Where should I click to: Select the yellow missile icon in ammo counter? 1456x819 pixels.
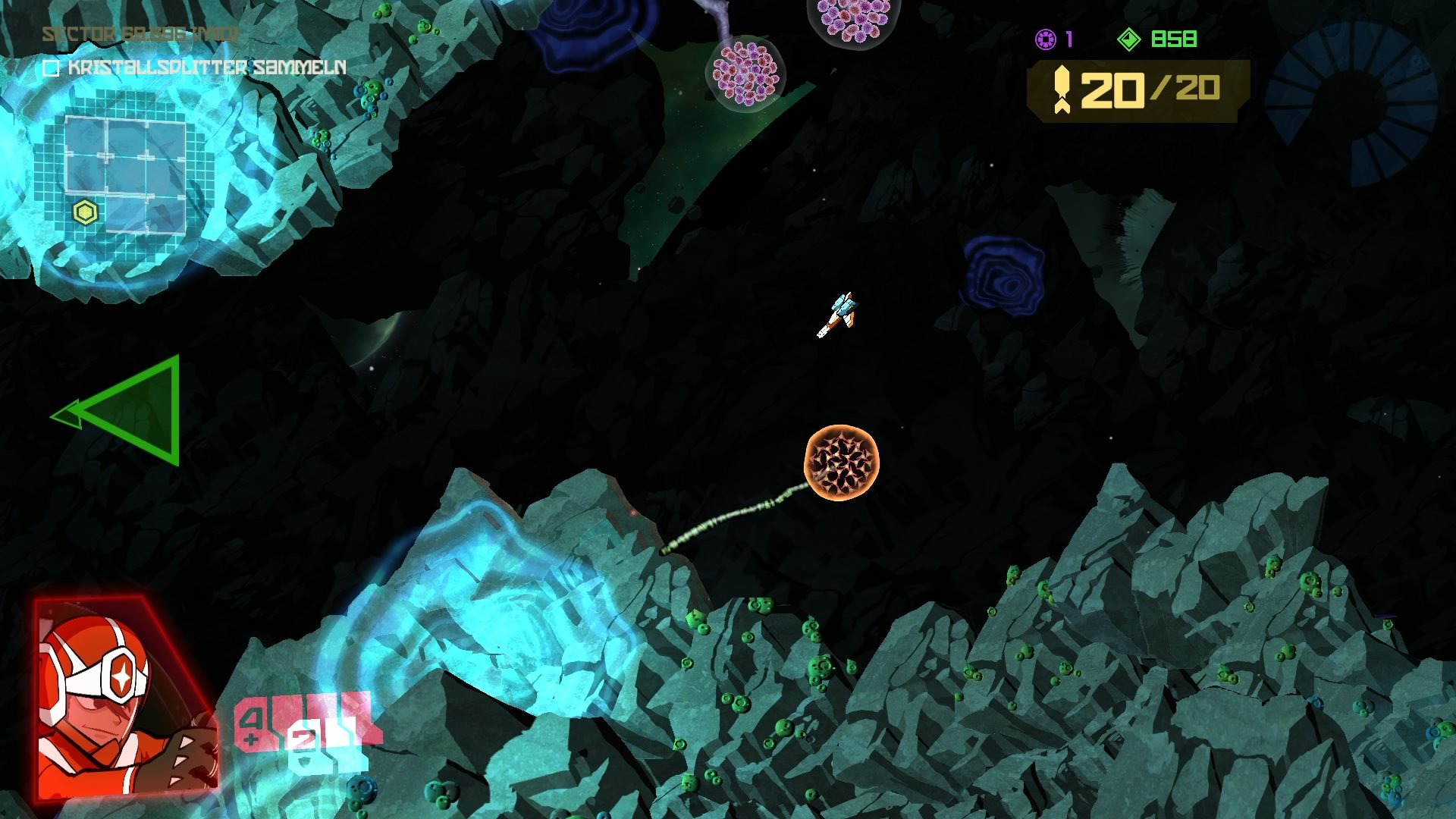tap(1064, 91)
